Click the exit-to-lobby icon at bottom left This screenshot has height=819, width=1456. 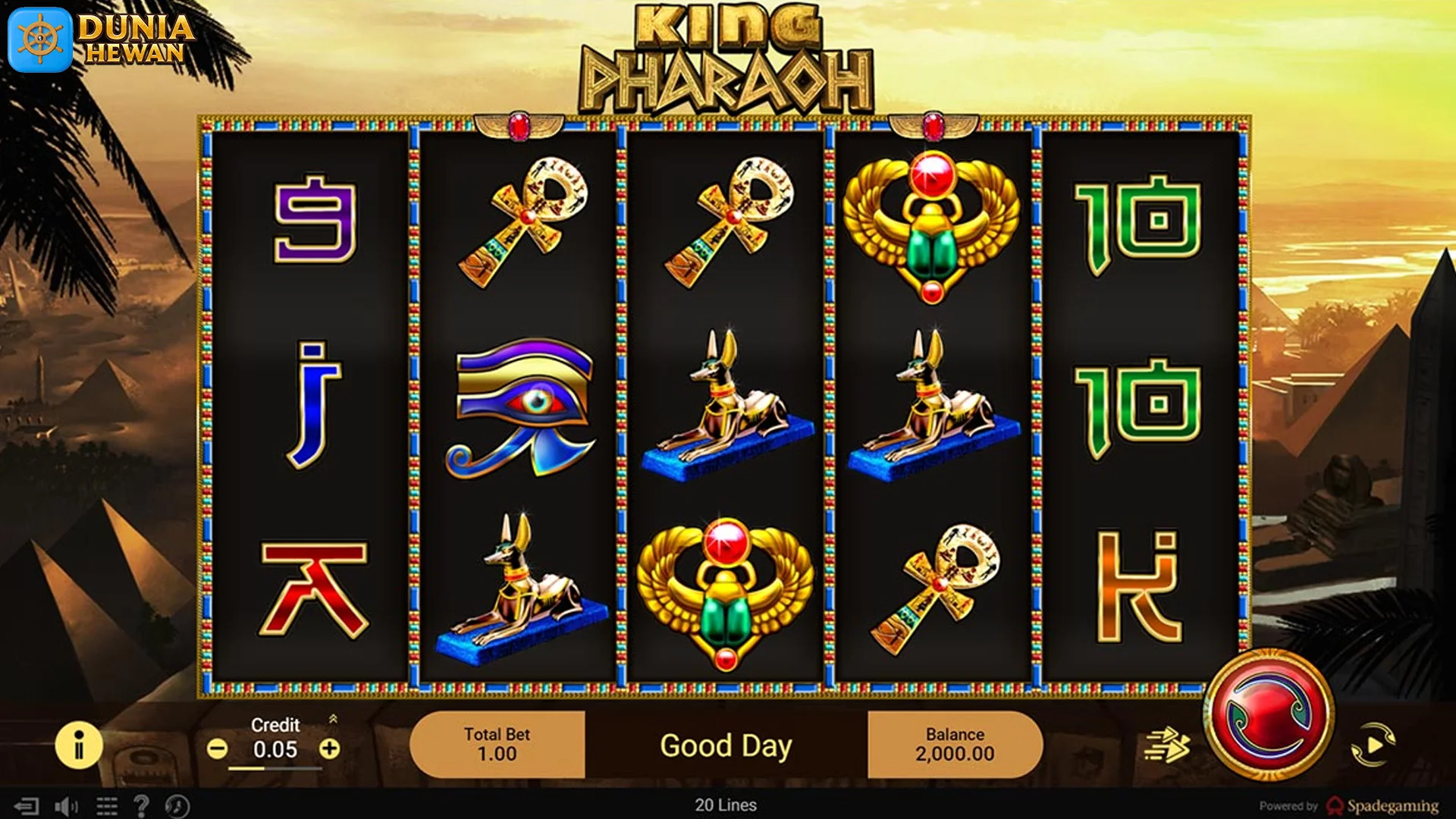point(27,805)
